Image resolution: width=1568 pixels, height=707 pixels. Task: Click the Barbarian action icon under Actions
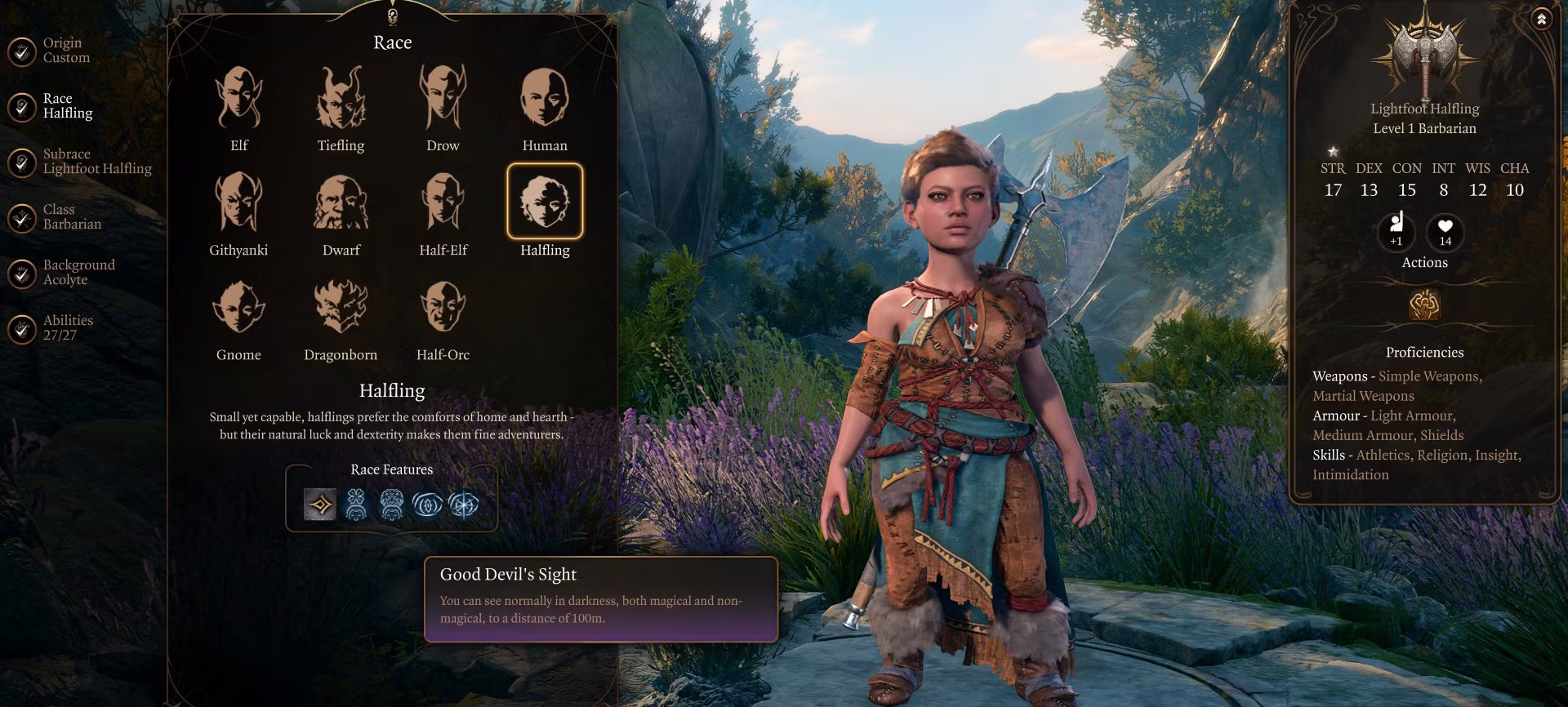tap(1424, 305)
